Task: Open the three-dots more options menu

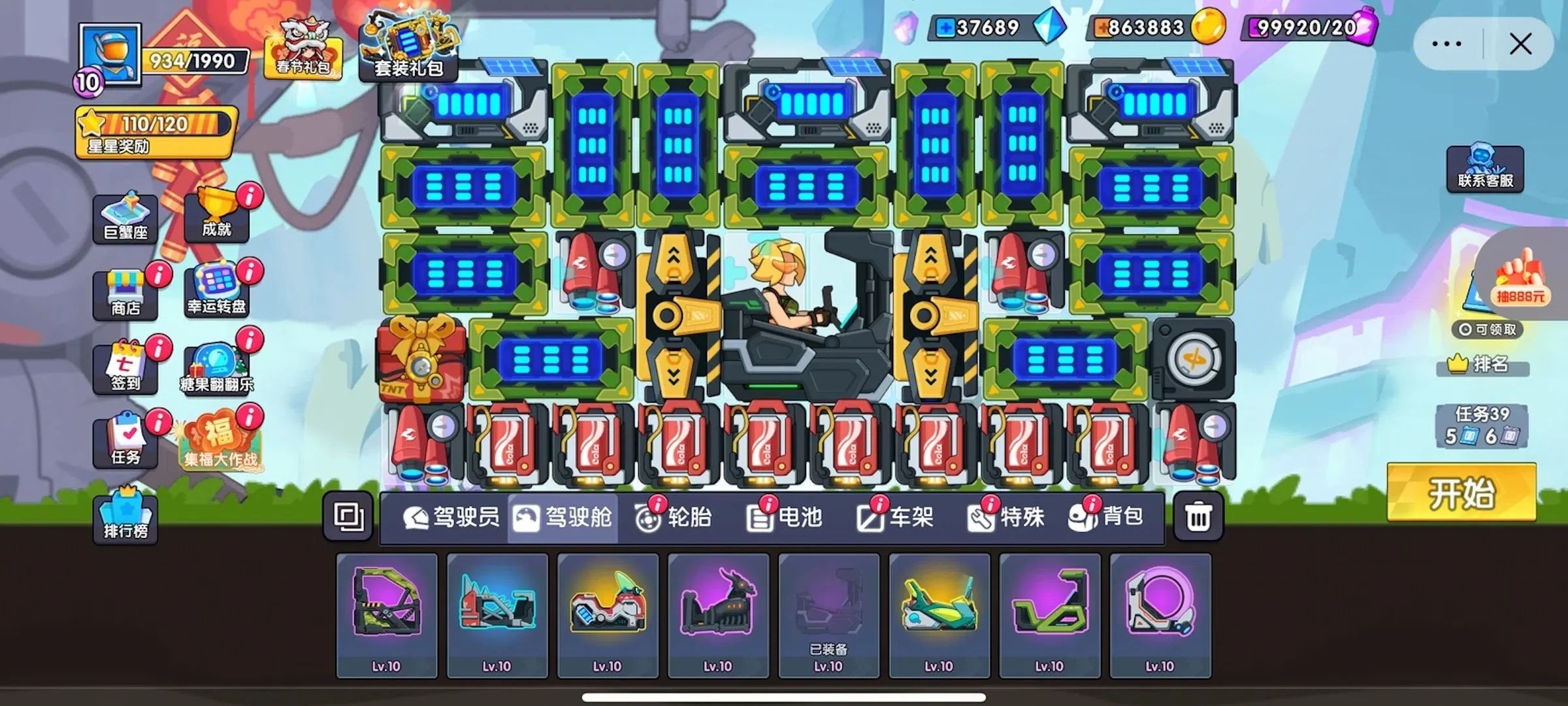Action: coord(1446,44)
